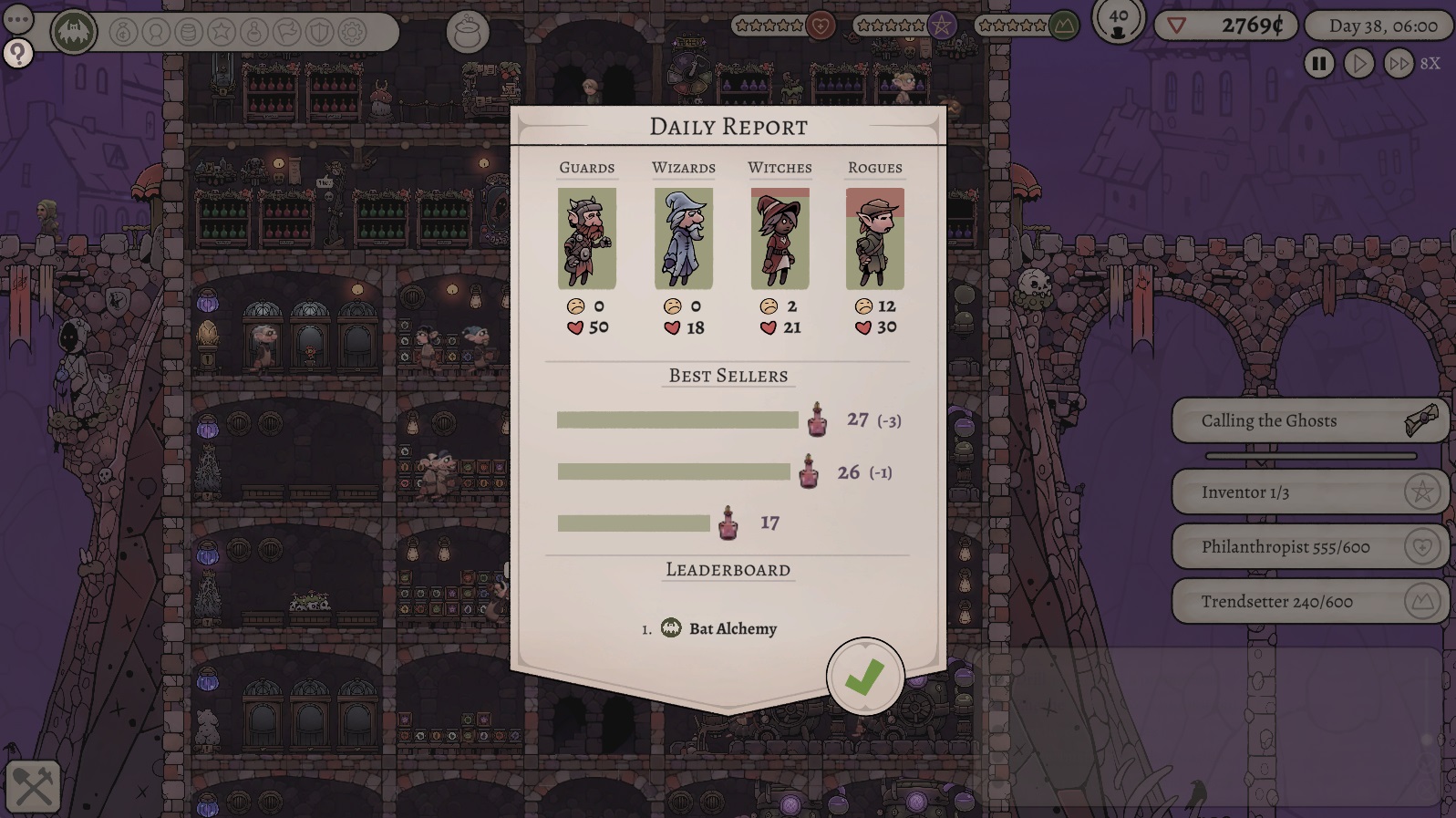View the Inventor 1/3 objective
Viewport: 1456px width, 818px height.
(1309, 492)
